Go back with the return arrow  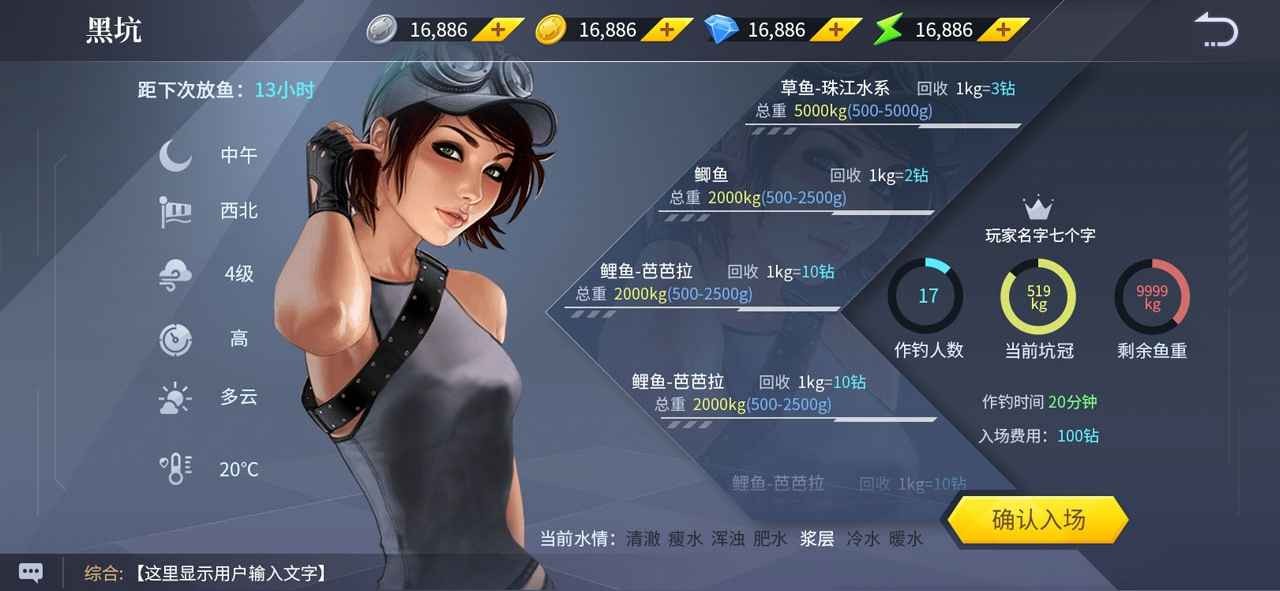pyautogui.click(x=1216, y=30)
